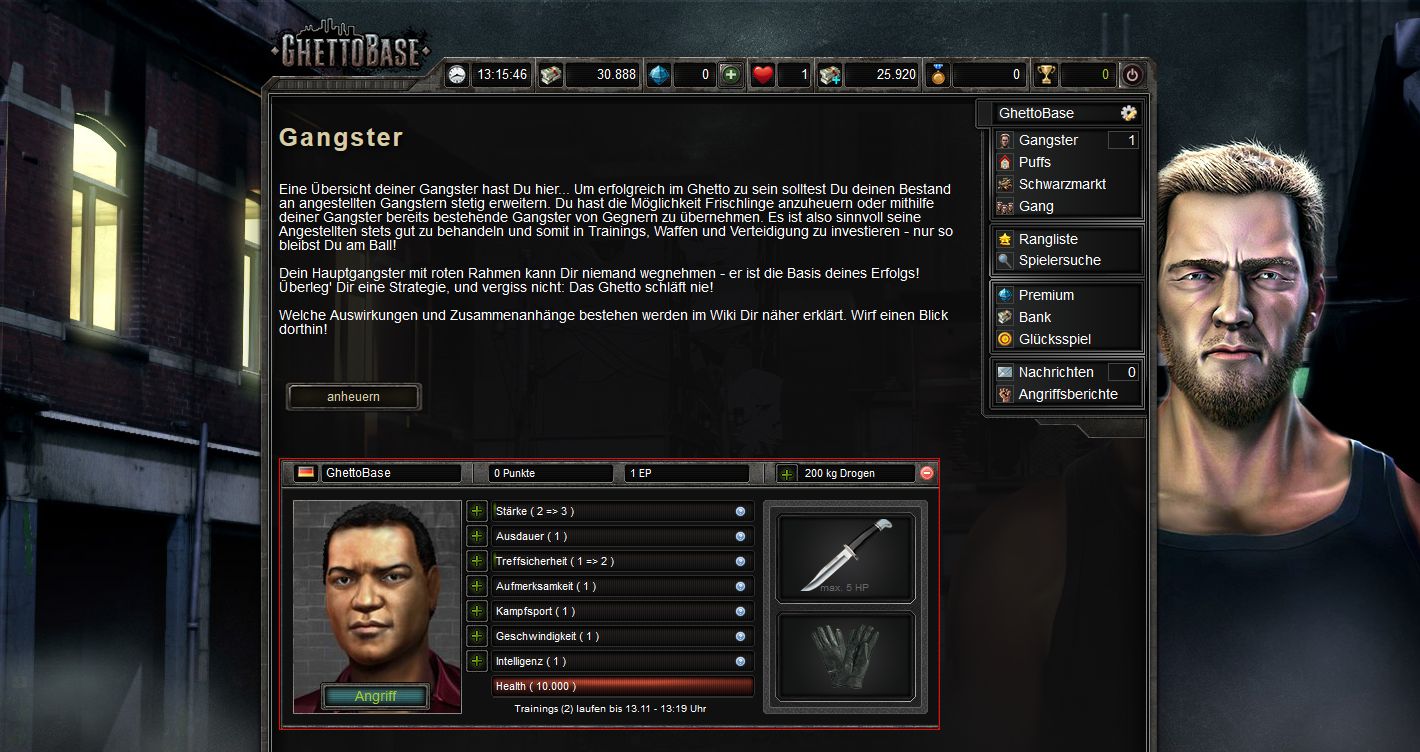The width and height of the screenshot is (1420, 752).
Task: Check Nachrichten messages
Action: click(1055, 373)
